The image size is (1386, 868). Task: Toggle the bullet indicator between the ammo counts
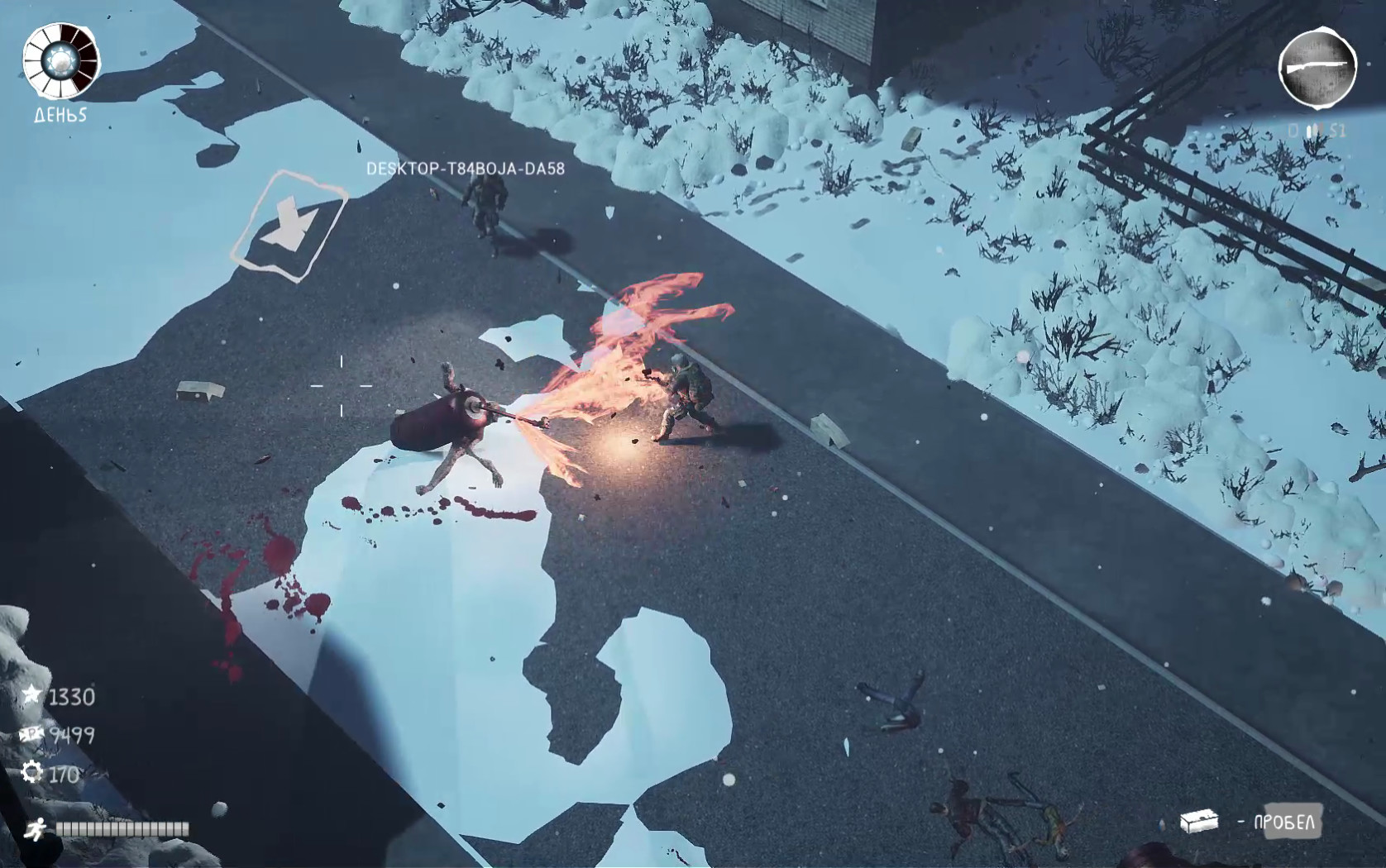pyautogui.click(x=1313, y=130)
